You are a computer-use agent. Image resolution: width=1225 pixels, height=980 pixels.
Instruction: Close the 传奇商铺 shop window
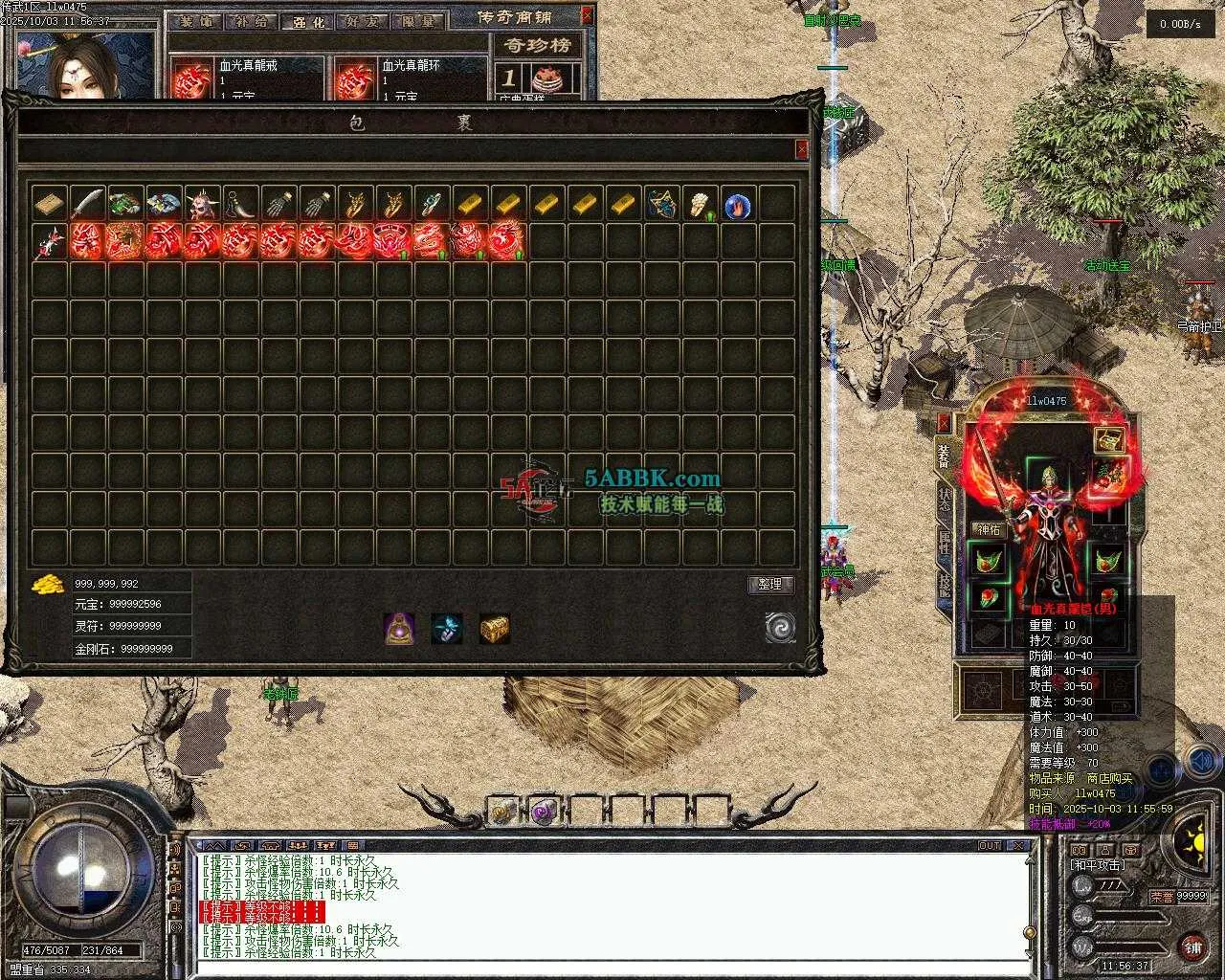(x=587, y=15)
